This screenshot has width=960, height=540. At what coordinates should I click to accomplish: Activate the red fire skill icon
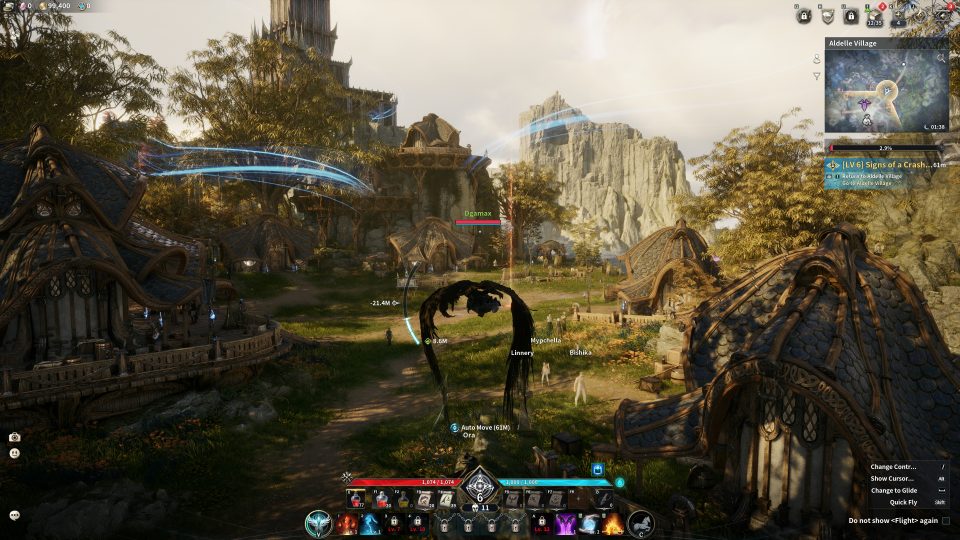[347, 523]
